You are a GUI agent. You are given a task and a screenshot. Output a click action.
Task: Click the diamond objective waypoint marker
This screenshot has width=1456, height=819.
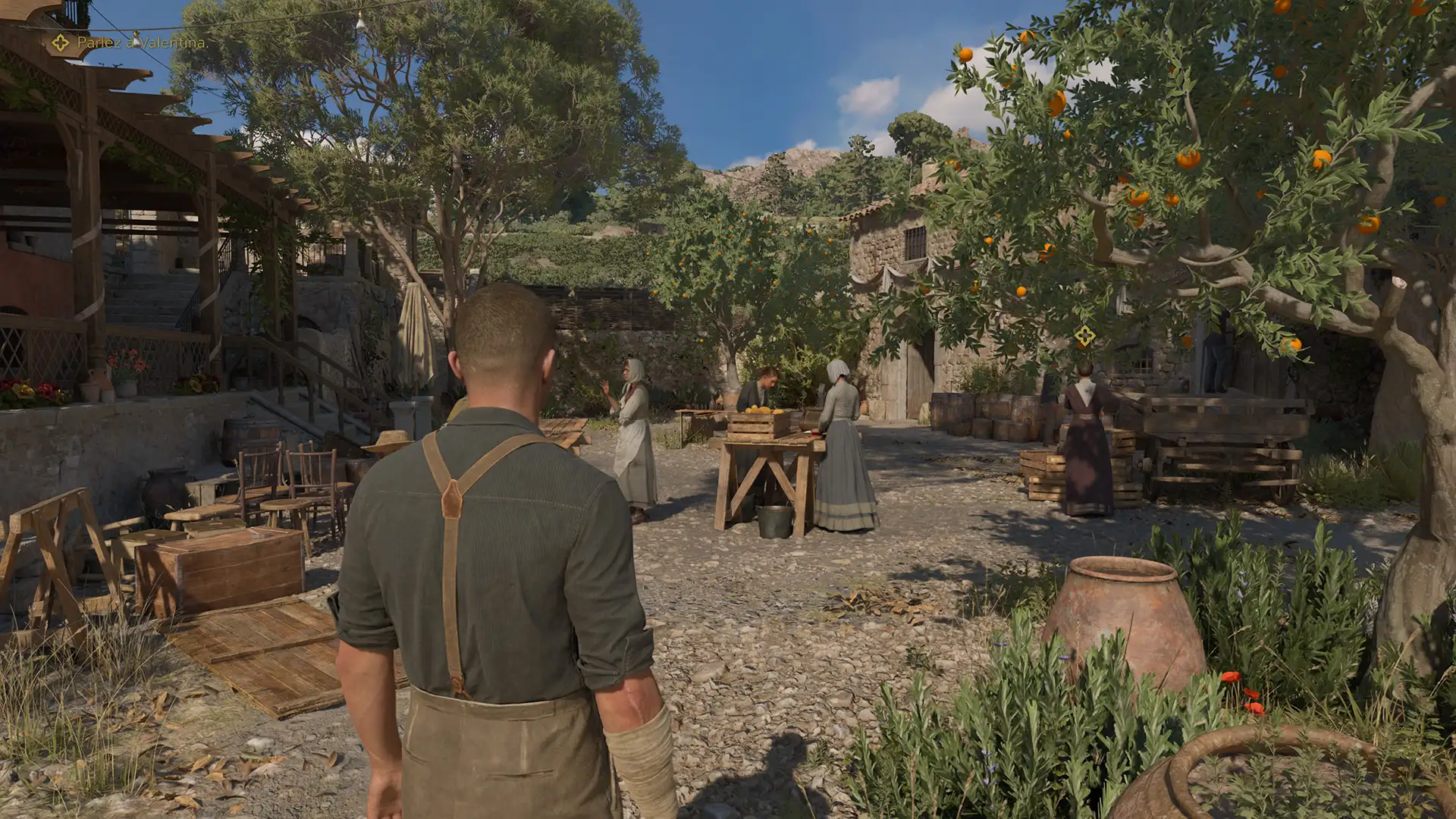click(1084, 334)
